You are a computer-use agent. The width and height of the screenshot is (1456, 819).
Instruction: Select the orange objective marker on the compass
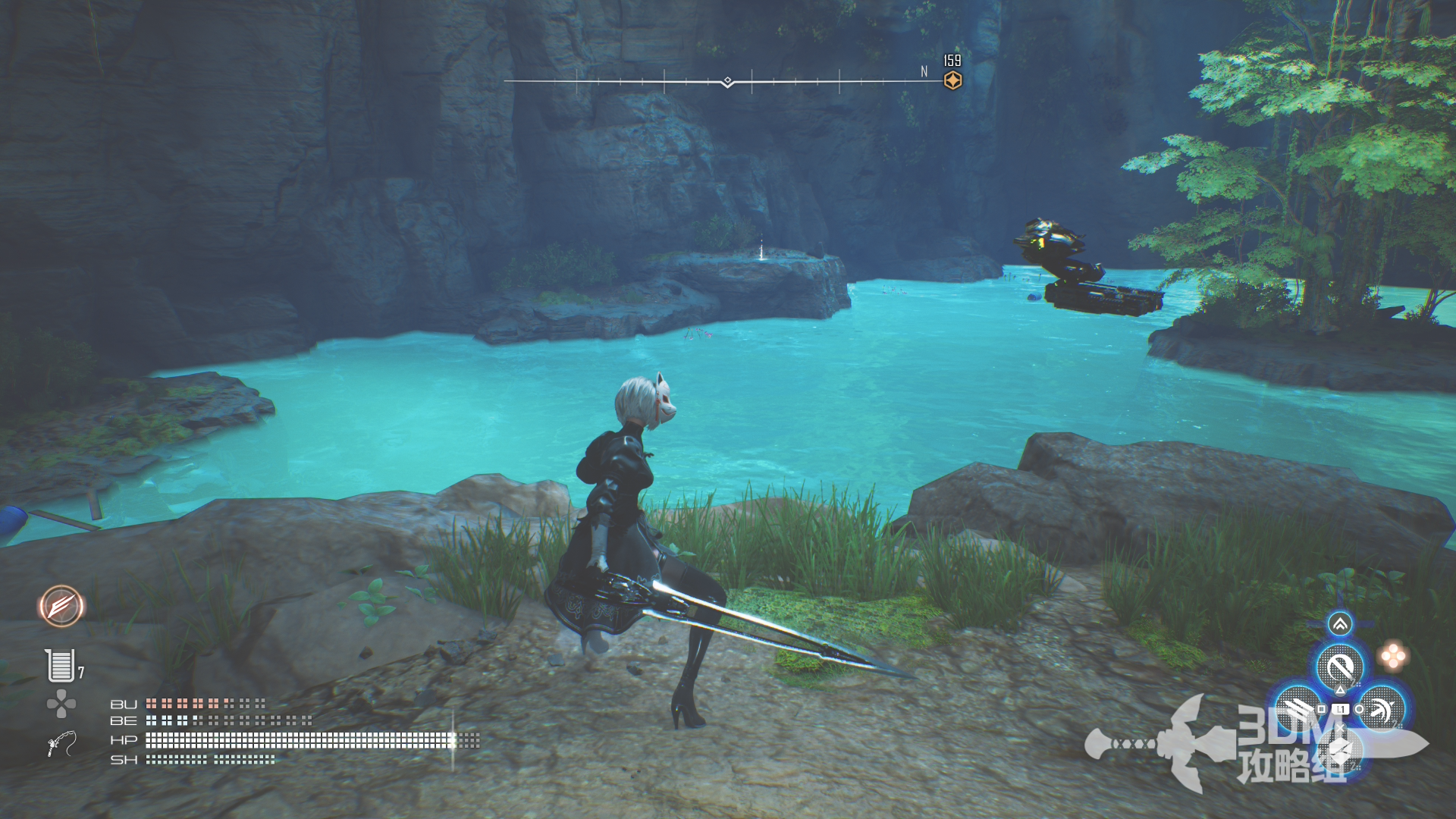tap(952, 80)
